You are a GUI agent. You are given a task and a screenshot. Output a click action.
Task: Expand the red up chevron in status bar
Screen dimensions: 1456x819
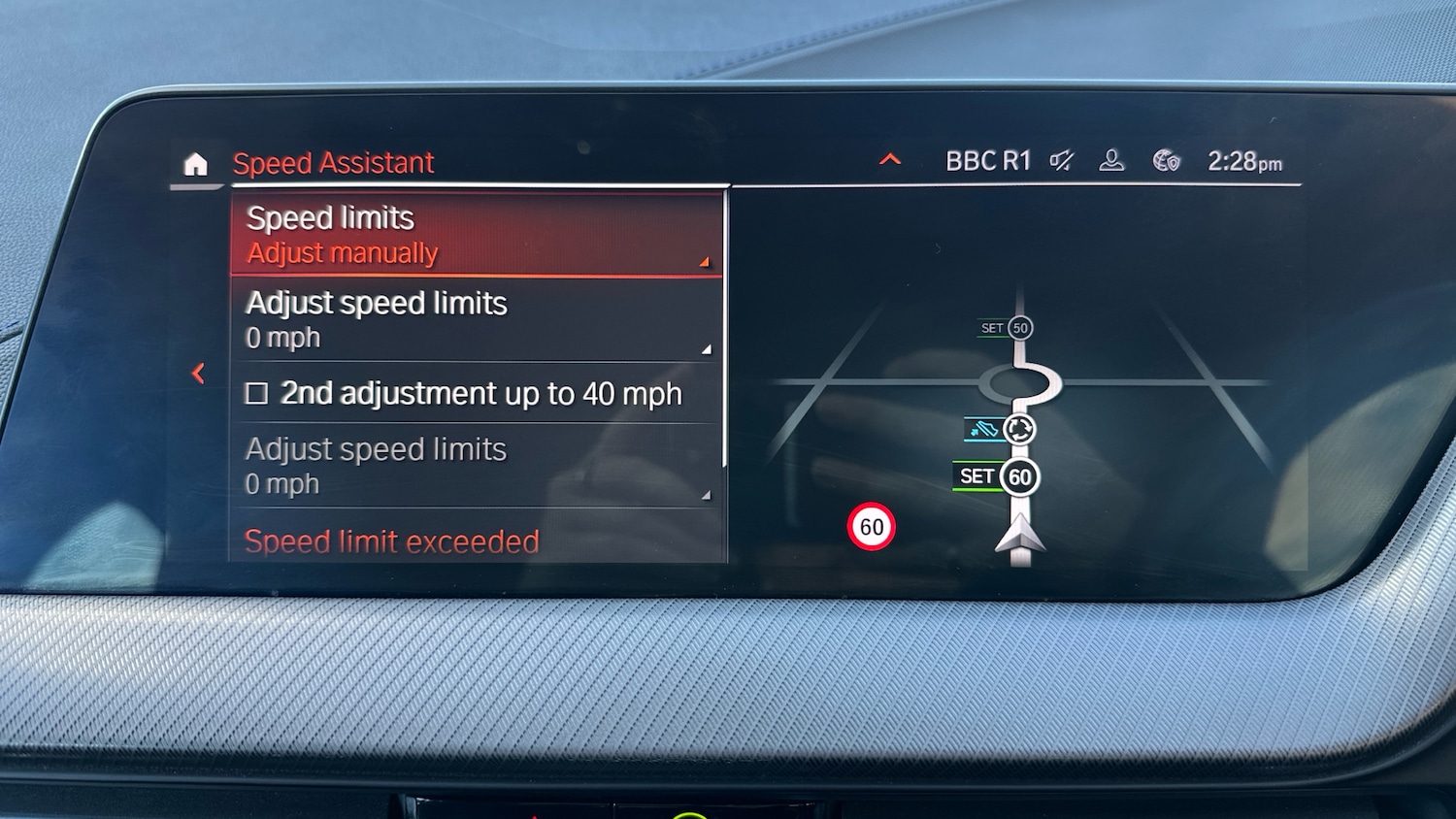(x=890, y=160)
